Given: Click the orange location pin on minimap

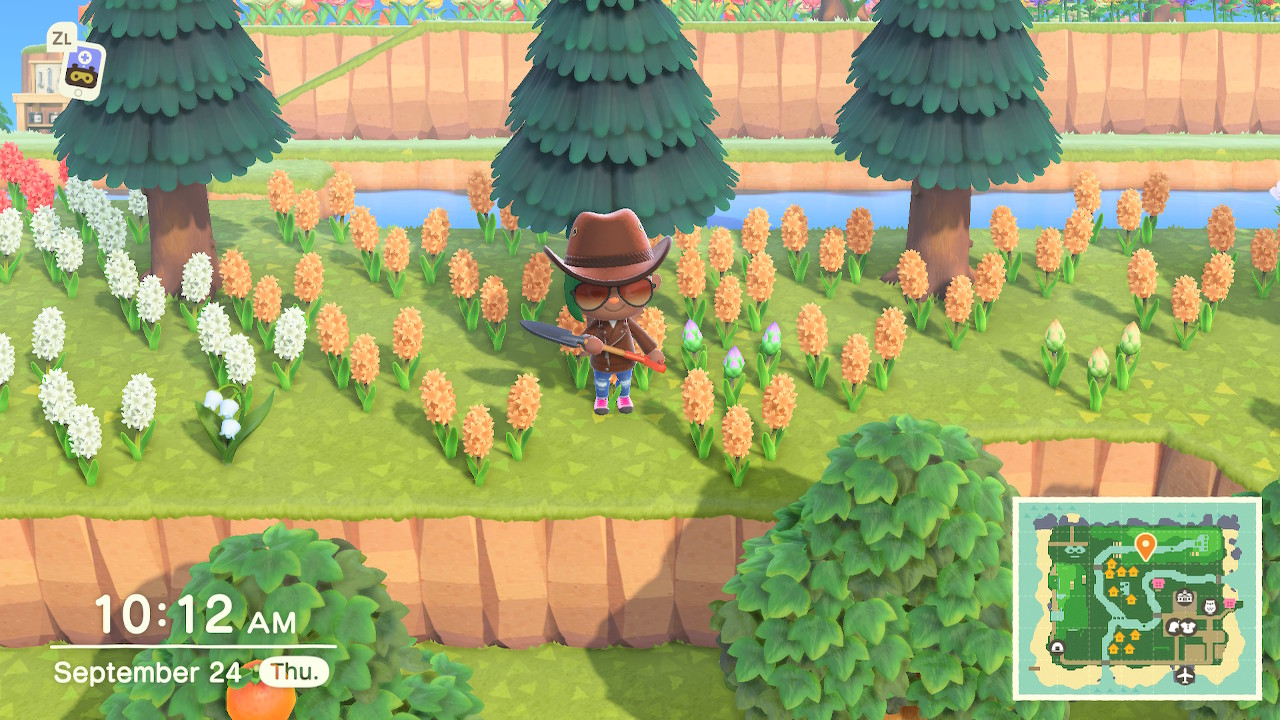Looking at the screenshot, I should (x=1145, y=545).
